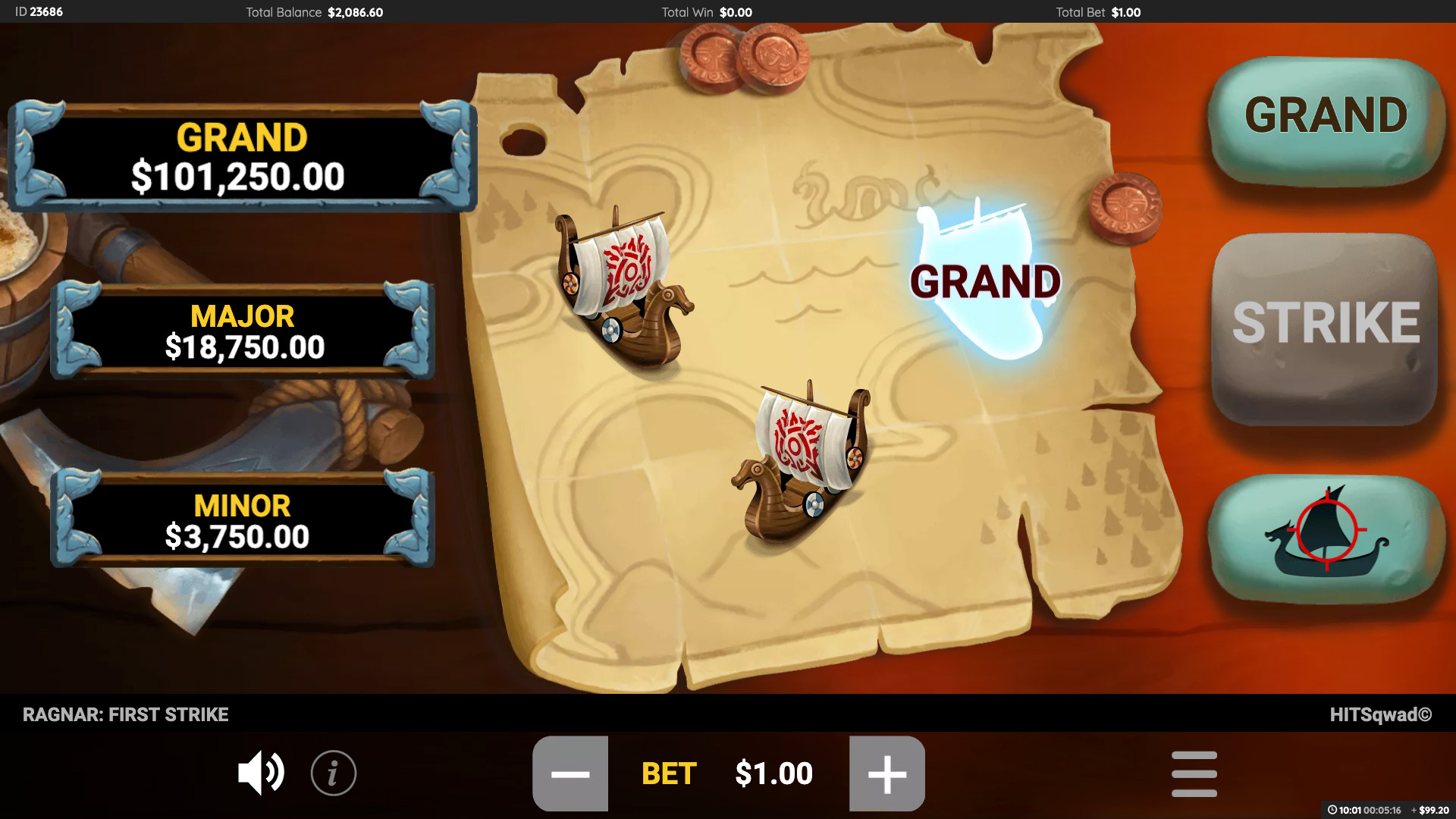Decrease the bet with the minus button
1456x819 pixels.
(571, 773)
